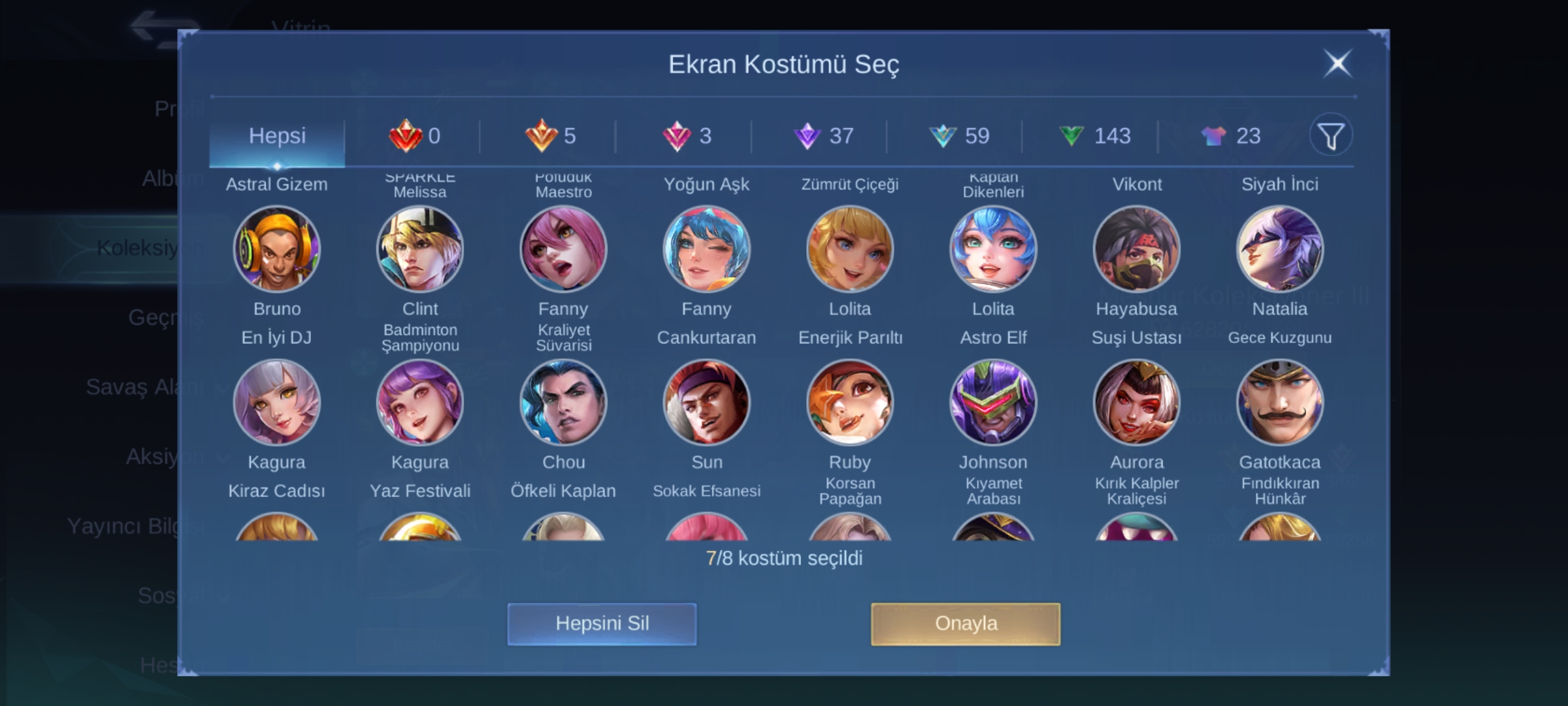Show the 37 purple-gem tier skins
1568x706 pixels.
[x=824, y=136]
